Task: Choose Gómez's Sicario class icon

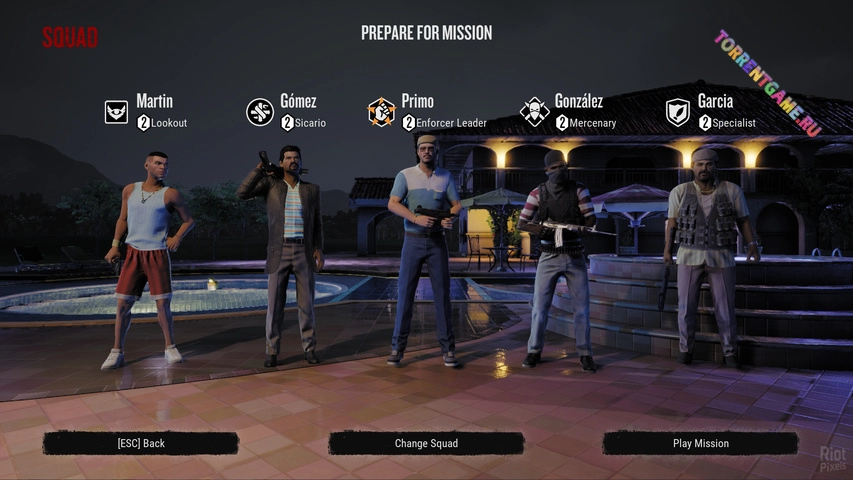Action: coord(260,112)
